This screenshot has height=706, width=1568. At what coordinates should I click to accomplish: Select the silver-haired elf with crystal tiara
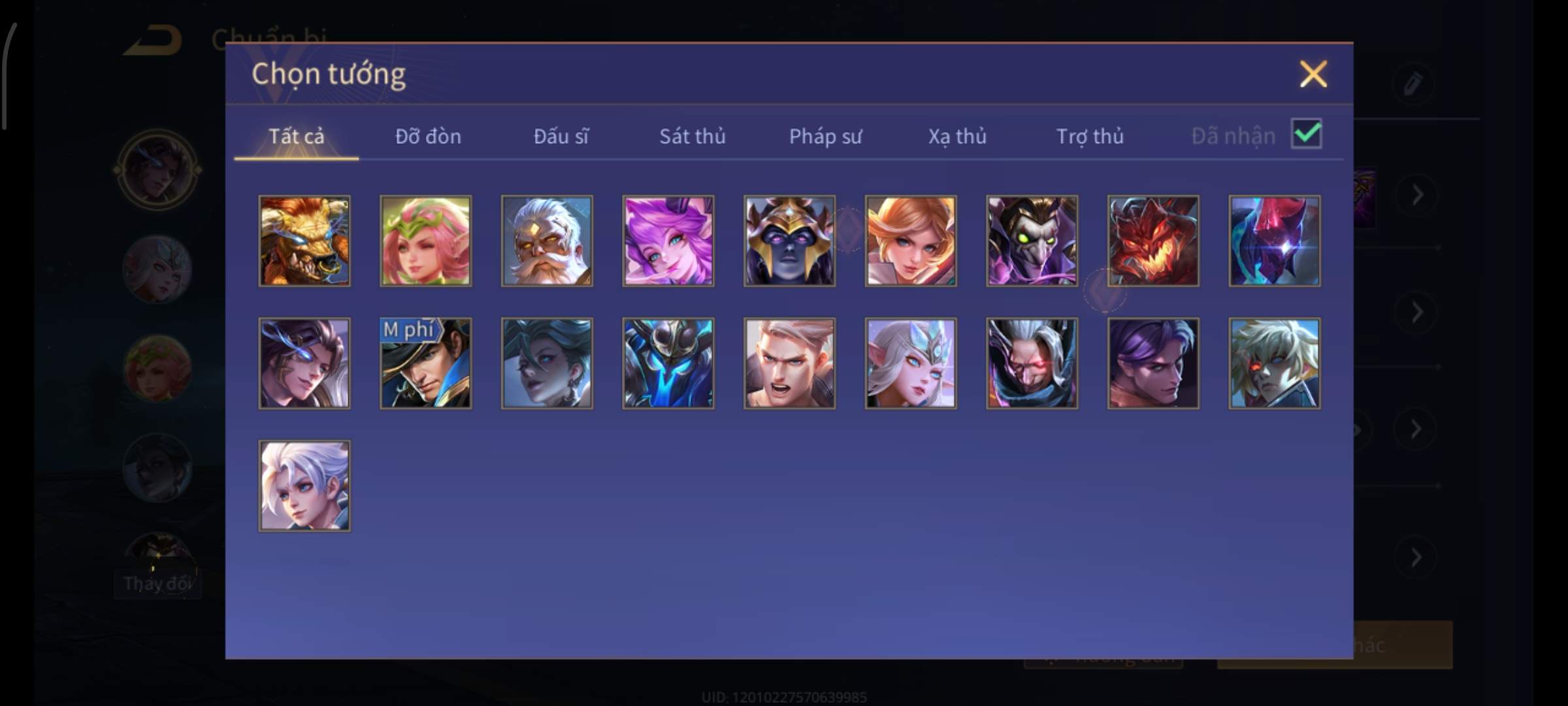click(x=911, y=363)
